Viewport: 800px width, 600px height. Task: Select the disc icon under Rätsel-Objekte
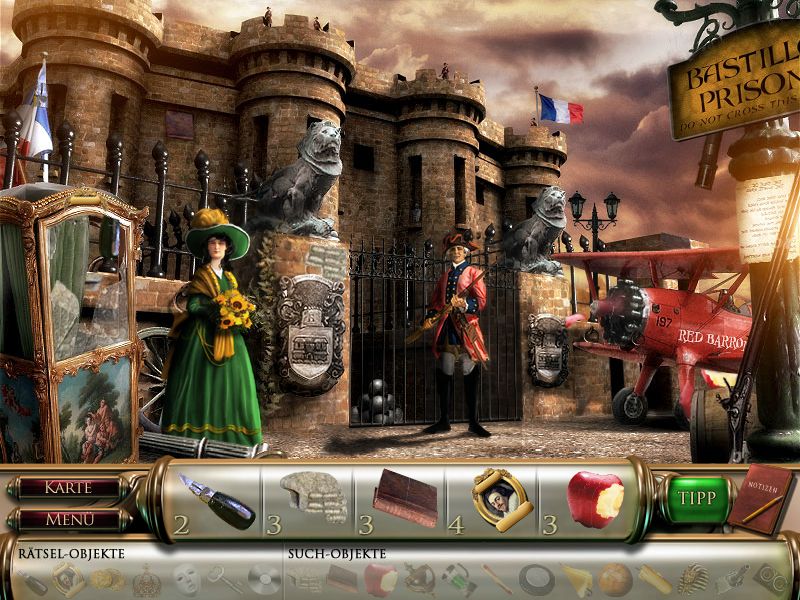point(262,578)
